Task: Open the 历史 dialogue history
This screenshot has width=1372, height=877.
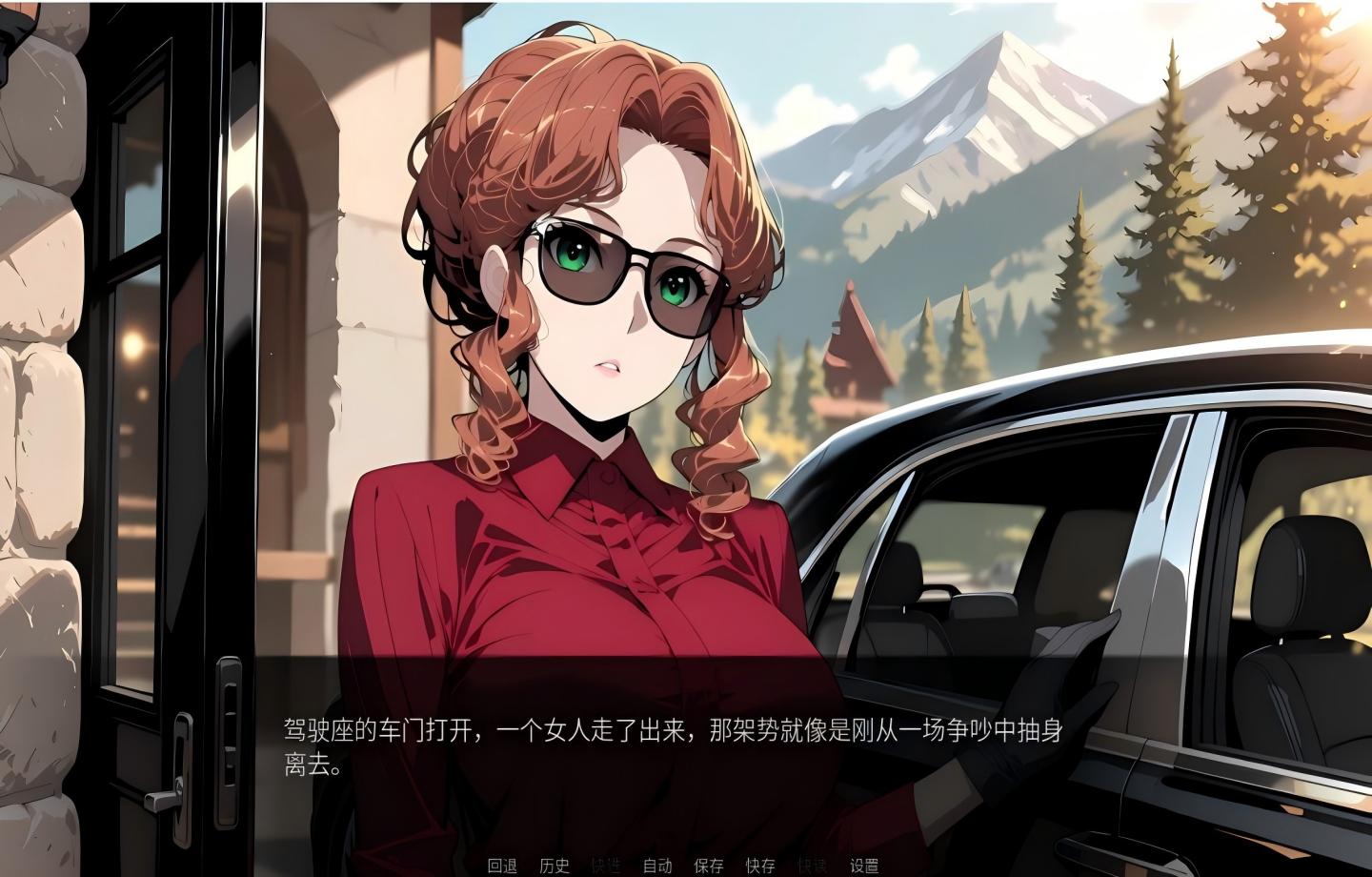Action: pyautogui.click(x=555, y=867)
